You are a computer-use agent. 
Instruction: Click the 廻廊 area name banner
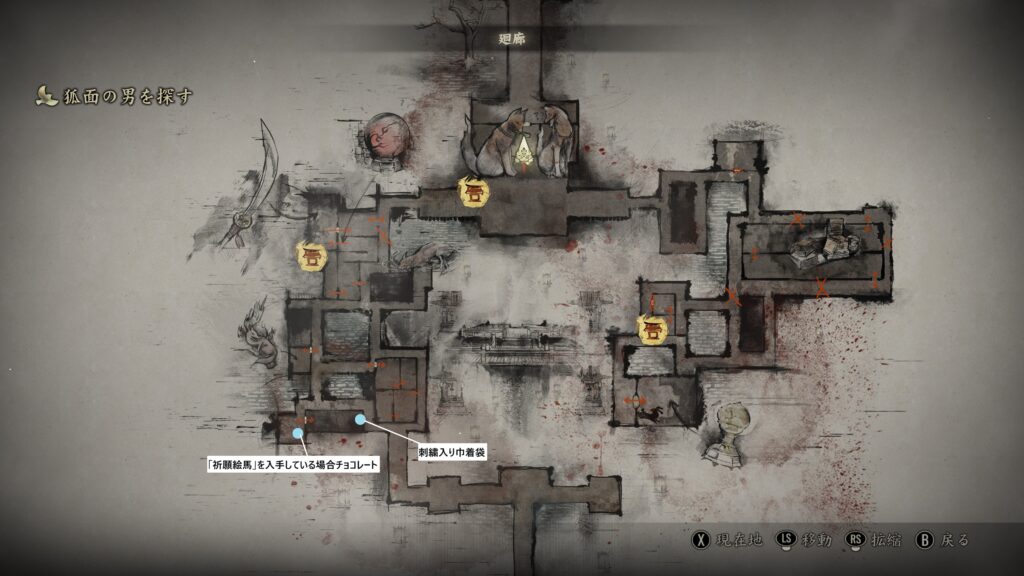pyautogui.click(x=512, y=37)
